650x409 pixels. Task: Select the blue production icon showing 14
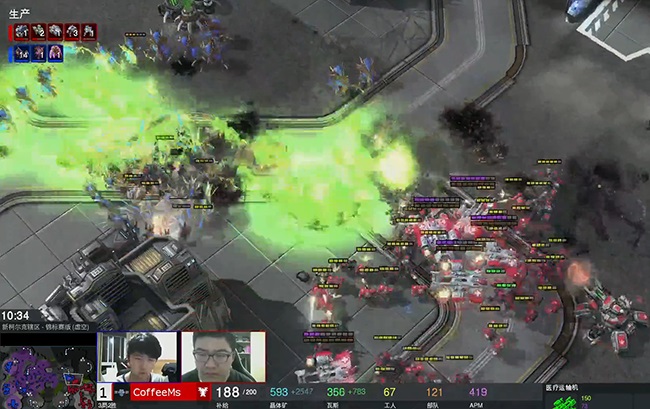21,53
